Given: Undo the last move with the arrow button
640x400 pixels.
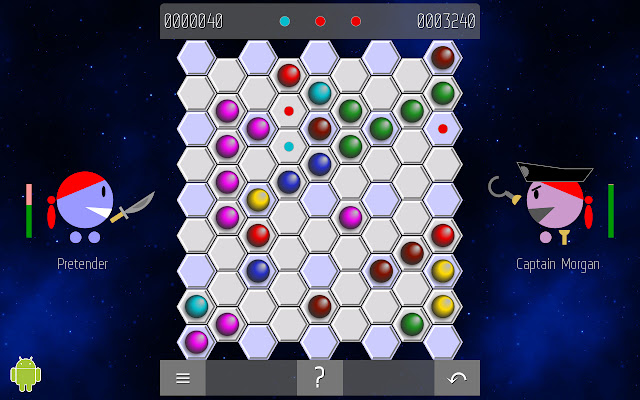Looking at the screenshot, I should (x=457, y=378).
